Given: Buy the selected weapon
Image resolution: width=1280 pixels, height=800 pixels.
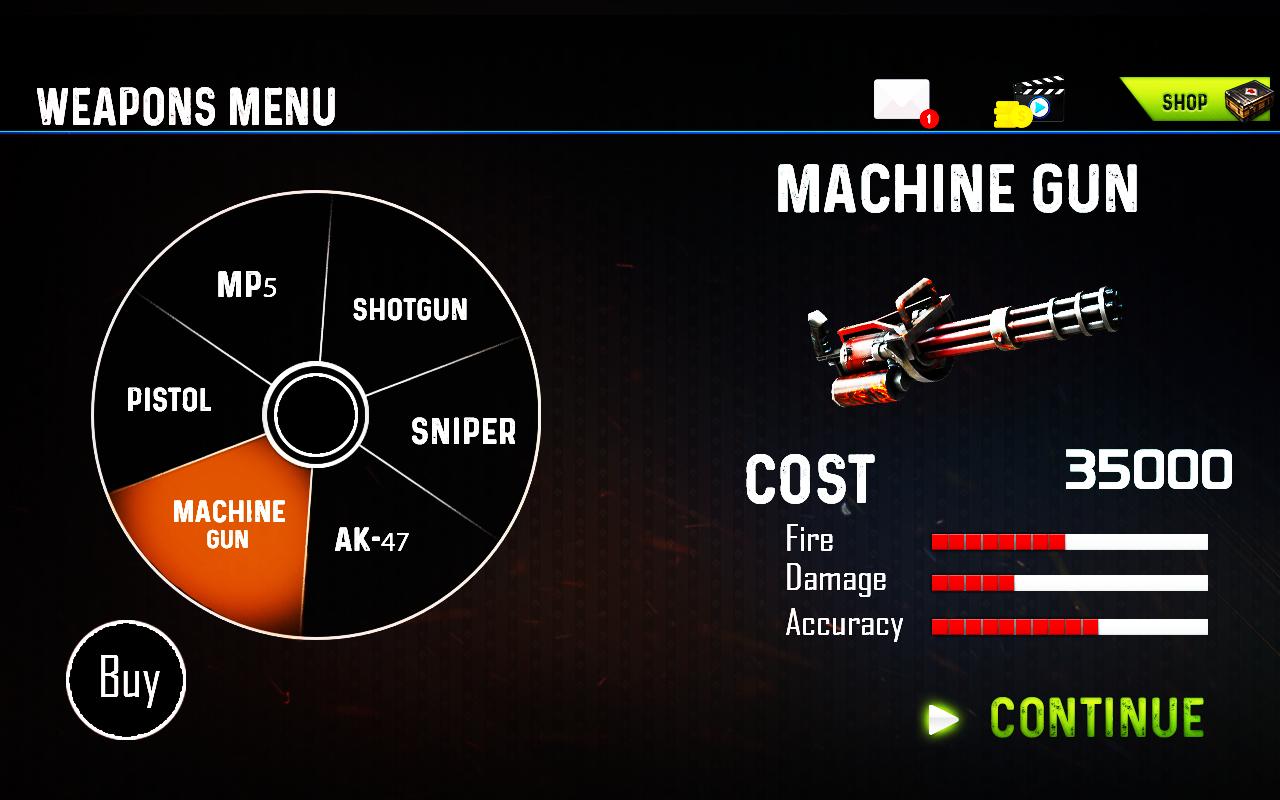Looking at the screenshot, I should click(x=127, y=680).
